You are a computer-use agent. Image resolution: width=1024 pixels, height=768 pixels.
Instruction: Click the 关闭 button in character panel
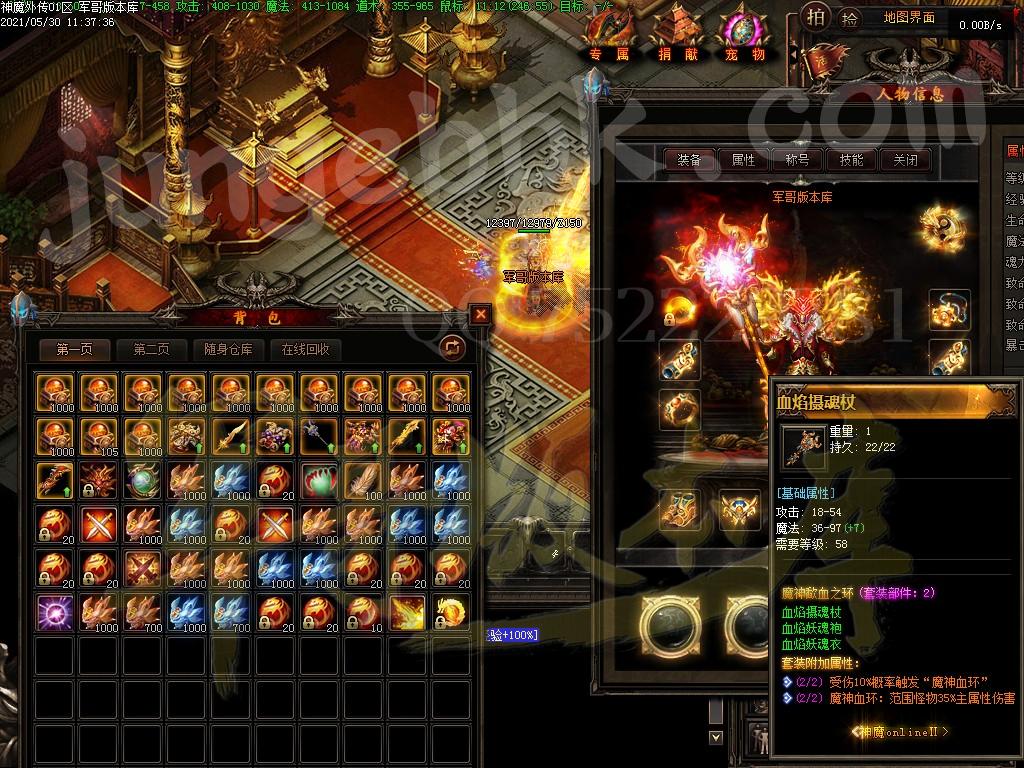pos(905,160)
